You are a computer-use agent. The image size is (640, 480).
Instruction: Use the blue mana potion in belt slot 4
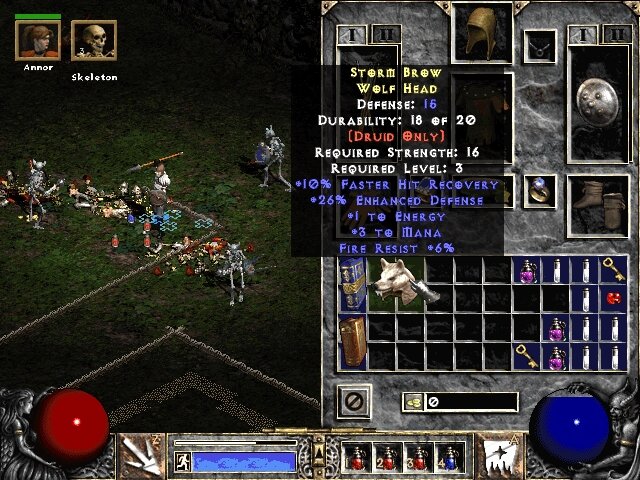[451, 457]
